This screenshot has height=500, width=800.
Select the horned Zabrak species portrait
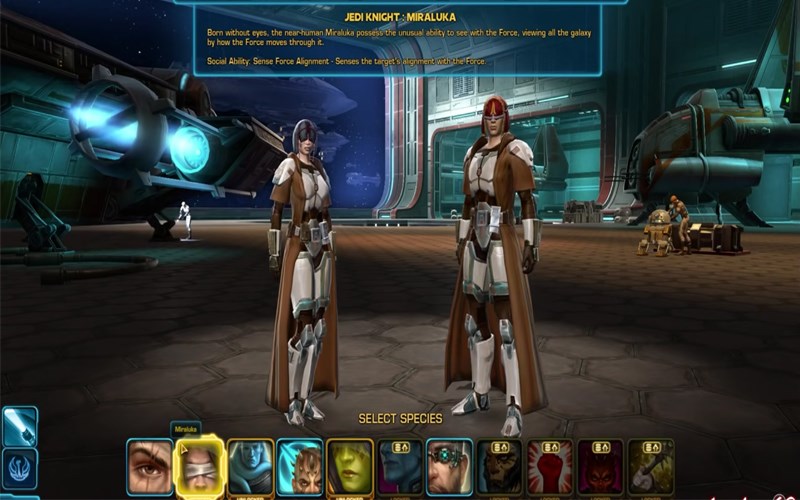[300, 467]
